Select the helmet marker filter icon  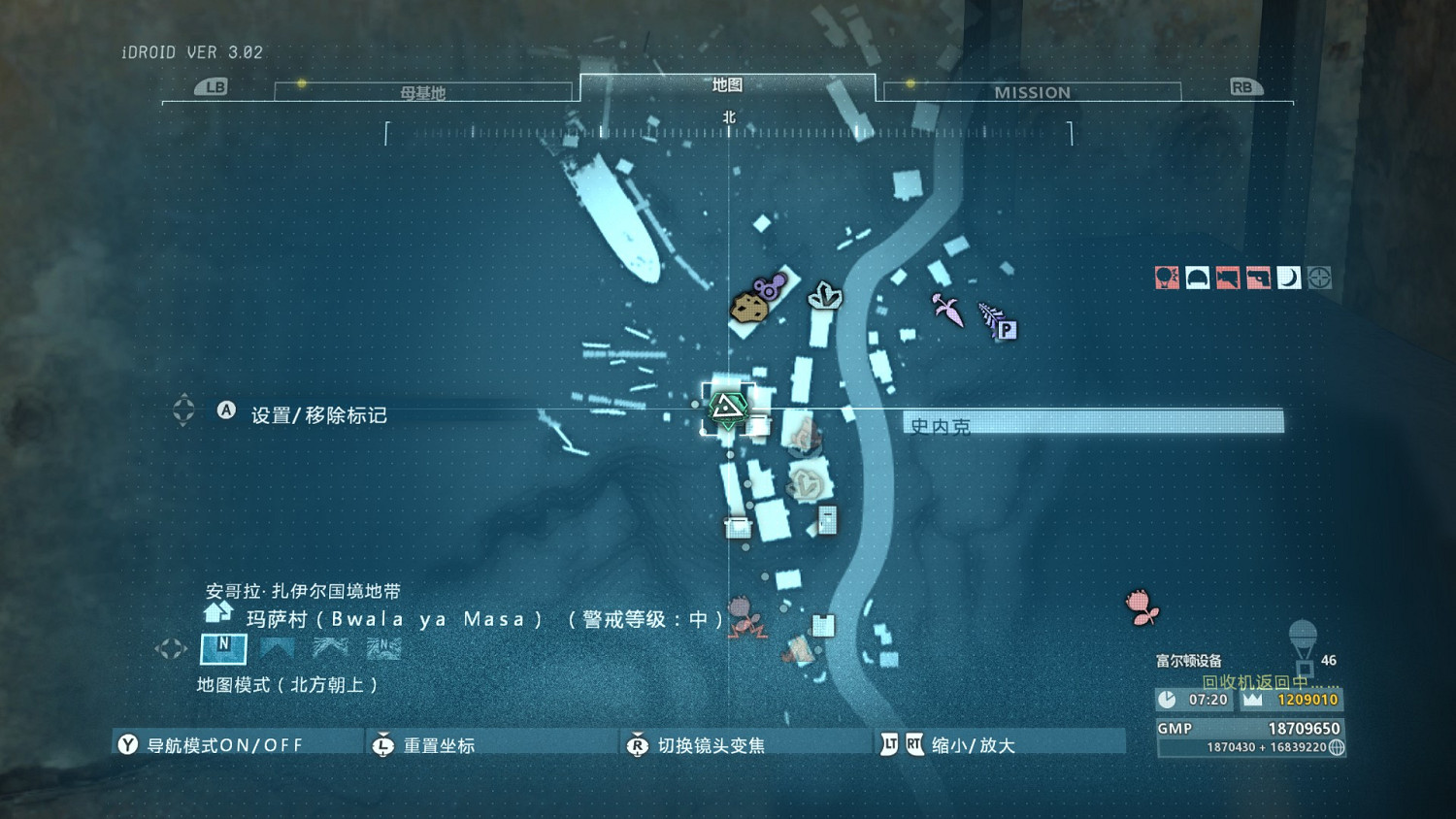(x=1197, y=278)
